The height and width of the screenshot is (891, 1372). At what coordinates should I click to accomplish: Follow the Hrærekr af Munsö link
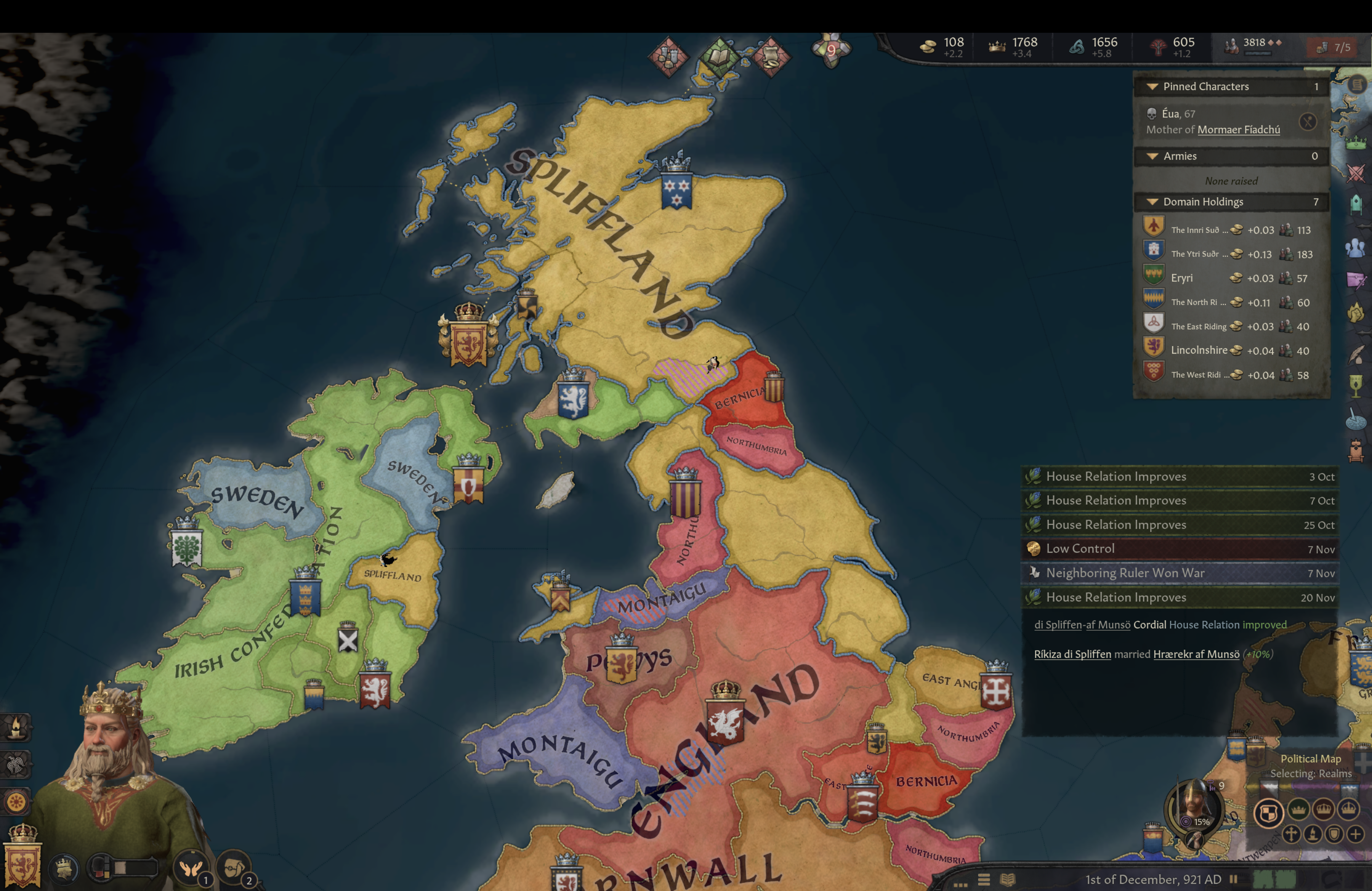click(1196, 654)
